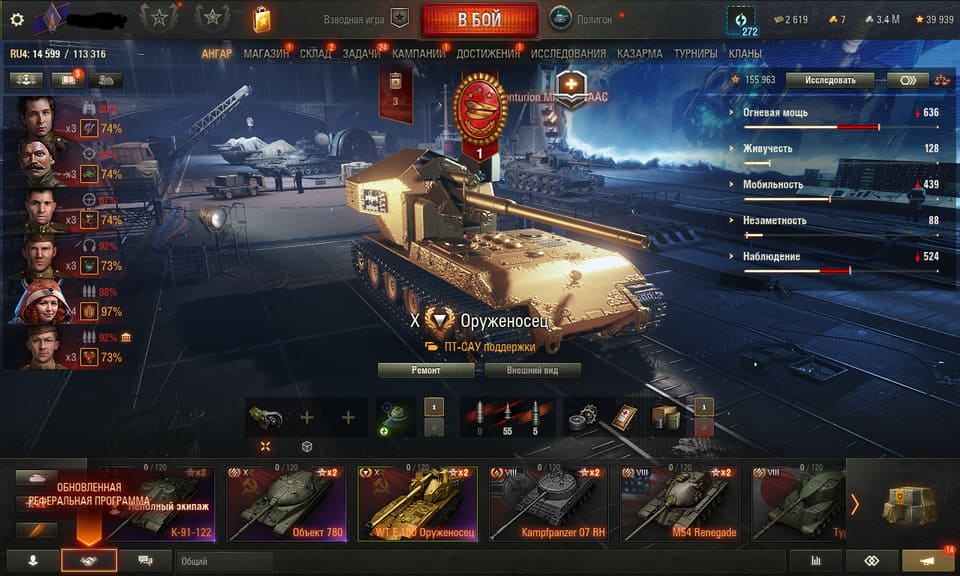The image size is (960, 576).
Task: Click the Ремонт button
Action: pyautogui.click(x=426, y=370)
